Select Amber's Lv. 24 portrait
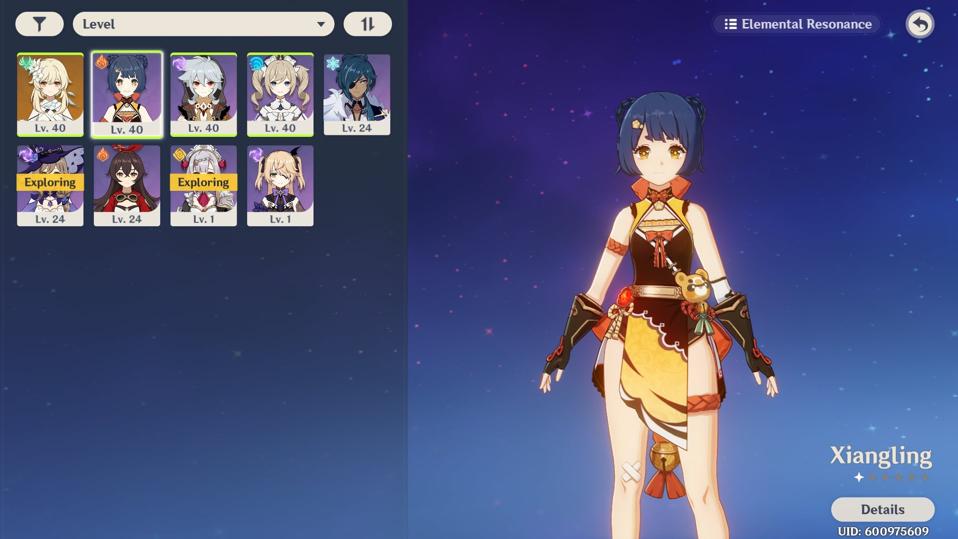Image resolution: width=958 pixels, height=539 pixels. click(x=127, y=185)
